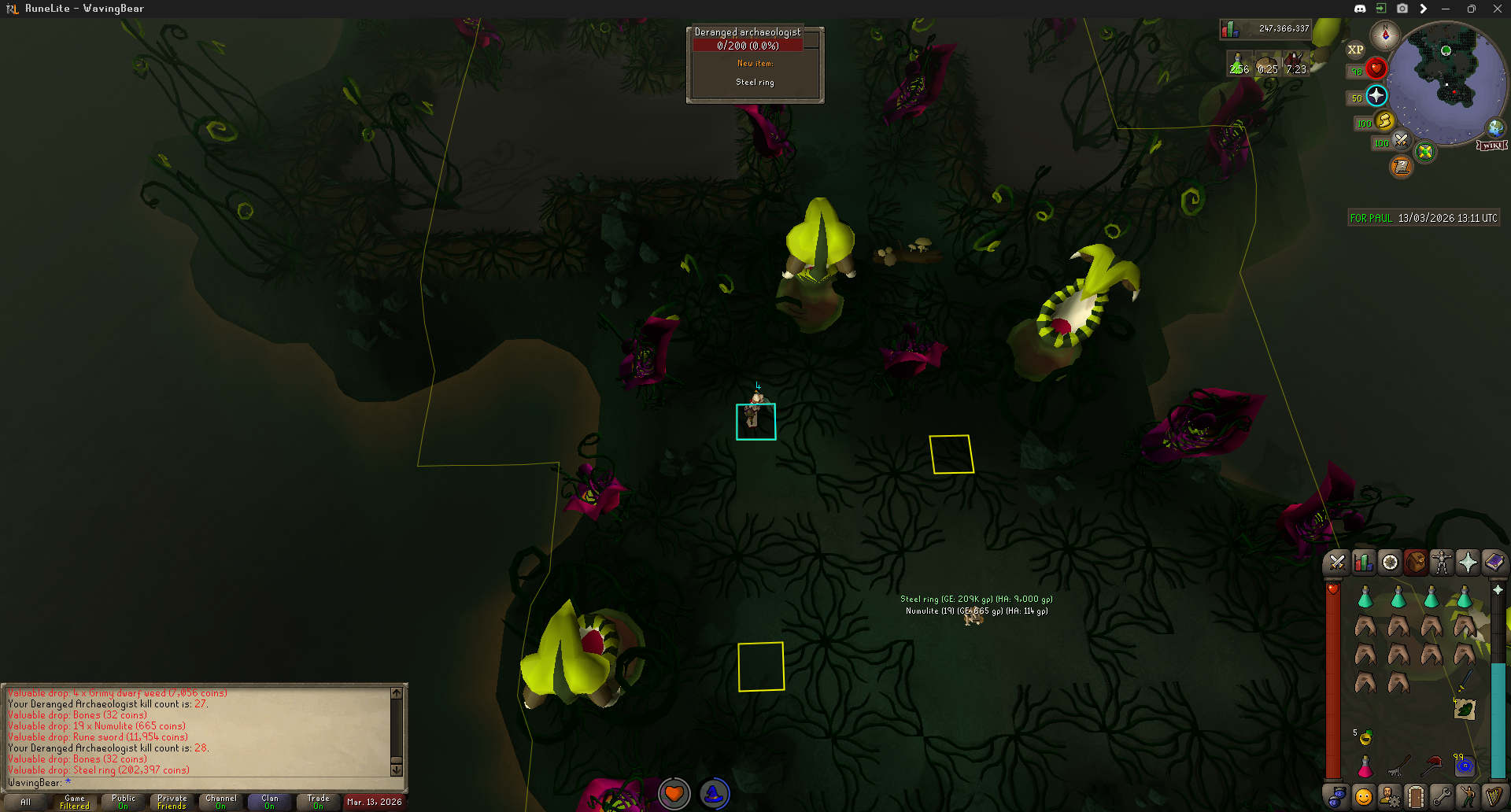This screenshot has width=1511, height=812.
Task: Toggle quick prayers orb
Action: coord(1376,96)
